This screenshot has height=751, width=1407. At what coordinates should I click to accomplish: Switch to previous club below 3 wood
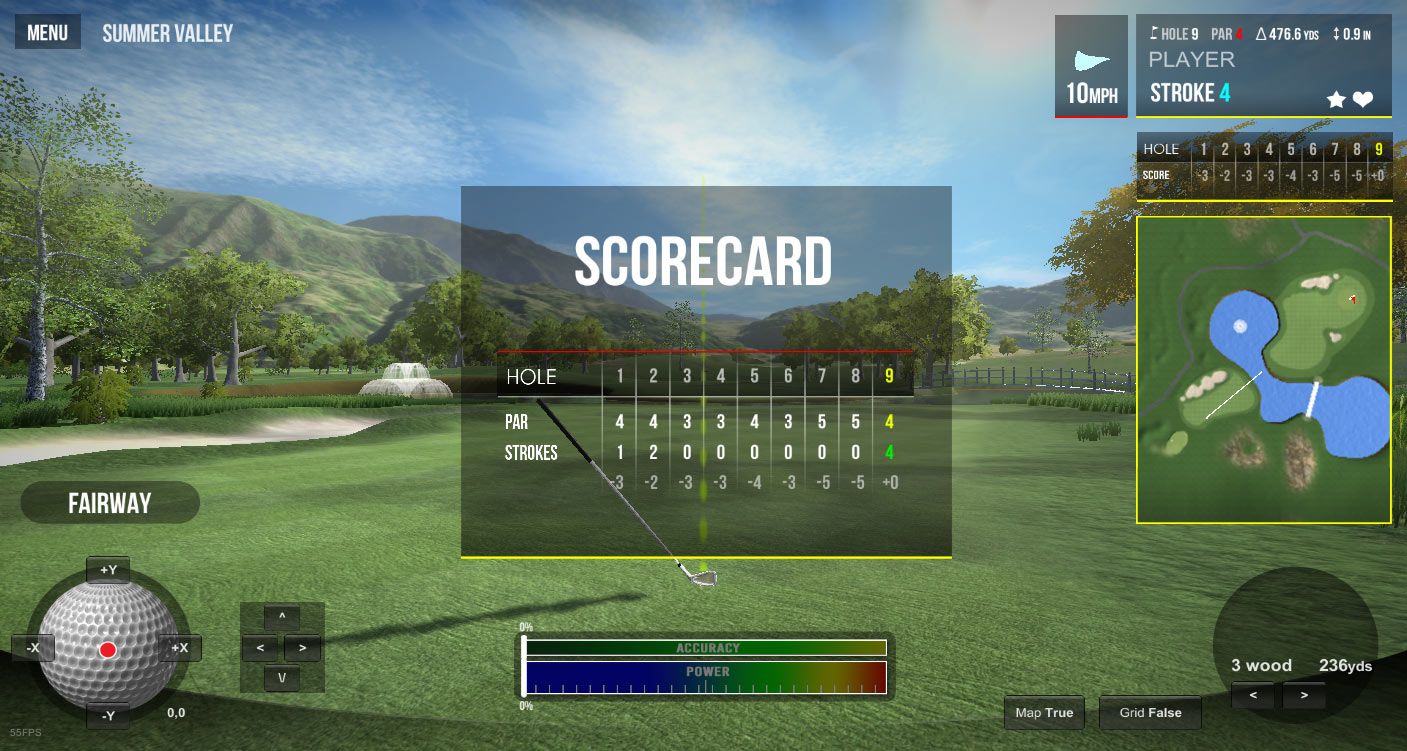tap(1254, 695)
